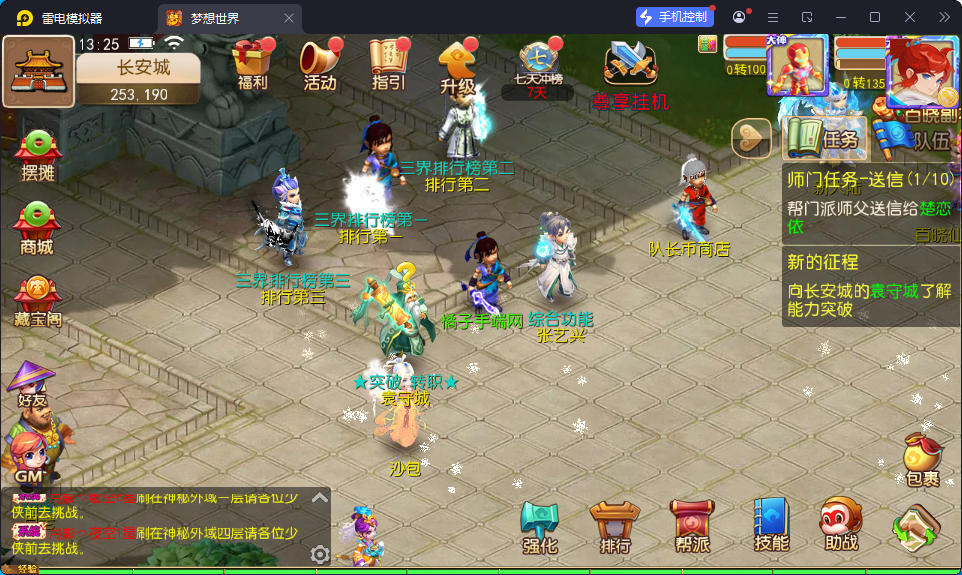Open the 包裹 inventory bag
The height and width of the screenshot is (575, 962).
tap(922, 460)
